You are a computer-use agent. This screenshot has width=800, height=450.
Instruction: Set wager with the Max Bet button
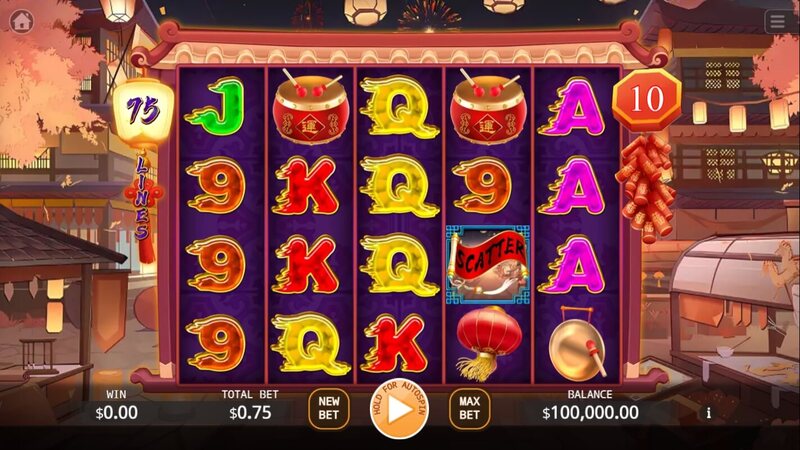(469, 409)
